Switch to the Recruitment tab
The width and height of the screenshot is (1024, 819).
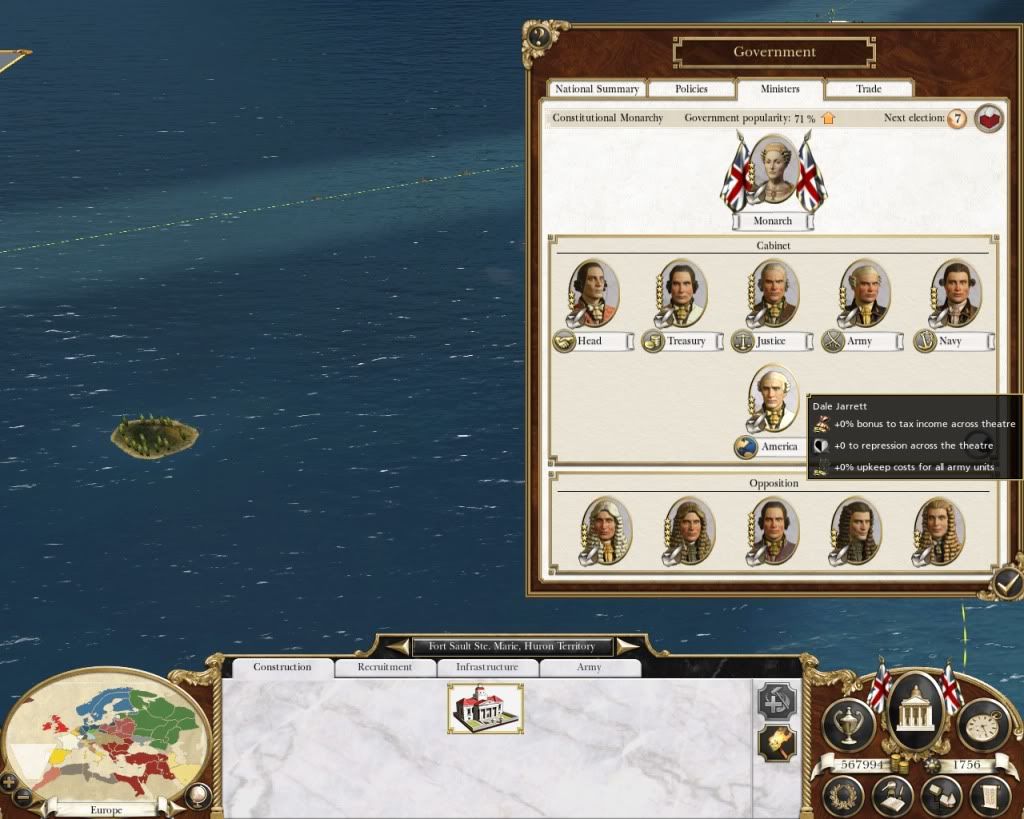385,667
